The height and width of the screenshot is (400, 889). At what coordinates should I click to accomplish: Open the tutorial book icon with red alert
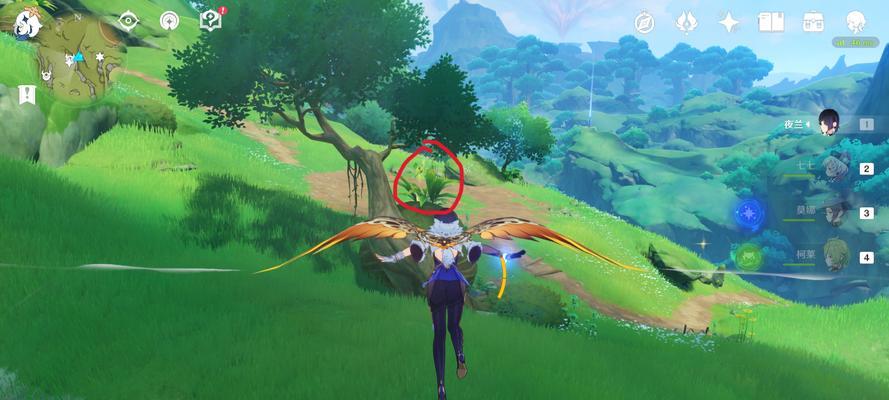pos(210,19)
